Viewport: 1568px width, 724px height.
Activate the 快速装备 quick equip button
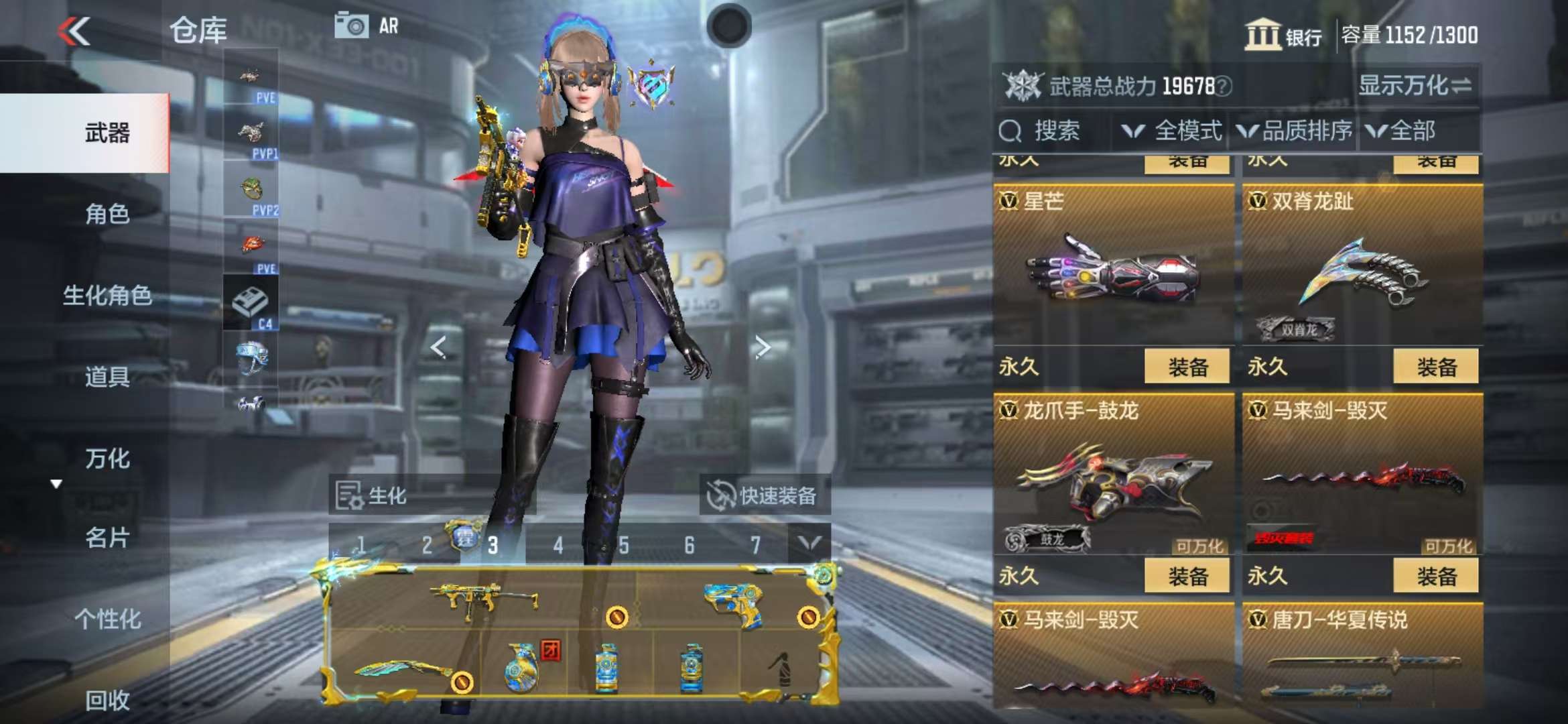coord(763,495)
